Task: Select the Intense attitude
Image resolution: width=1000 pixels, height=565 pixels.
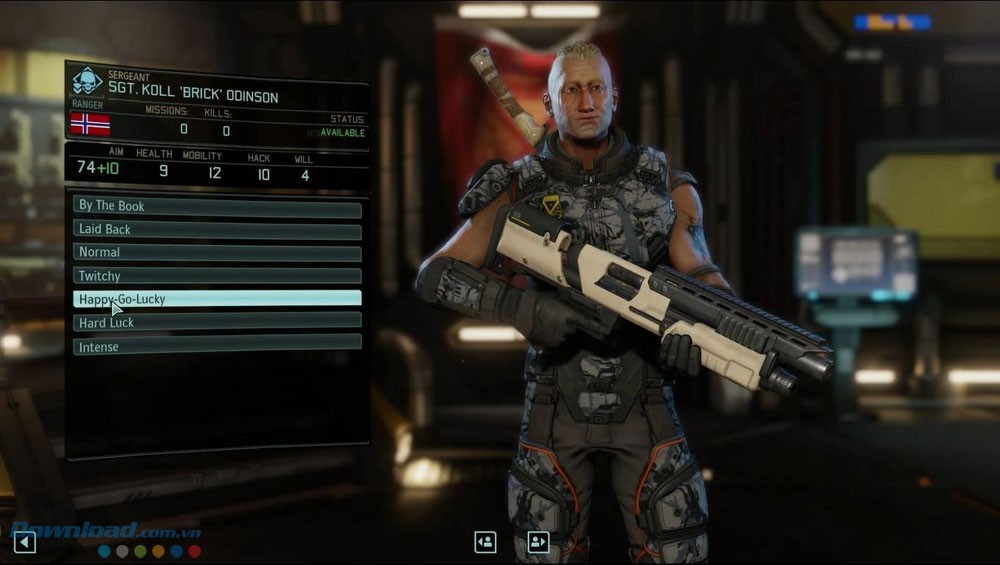Action: pyautogui.click(x=217, y=347)
